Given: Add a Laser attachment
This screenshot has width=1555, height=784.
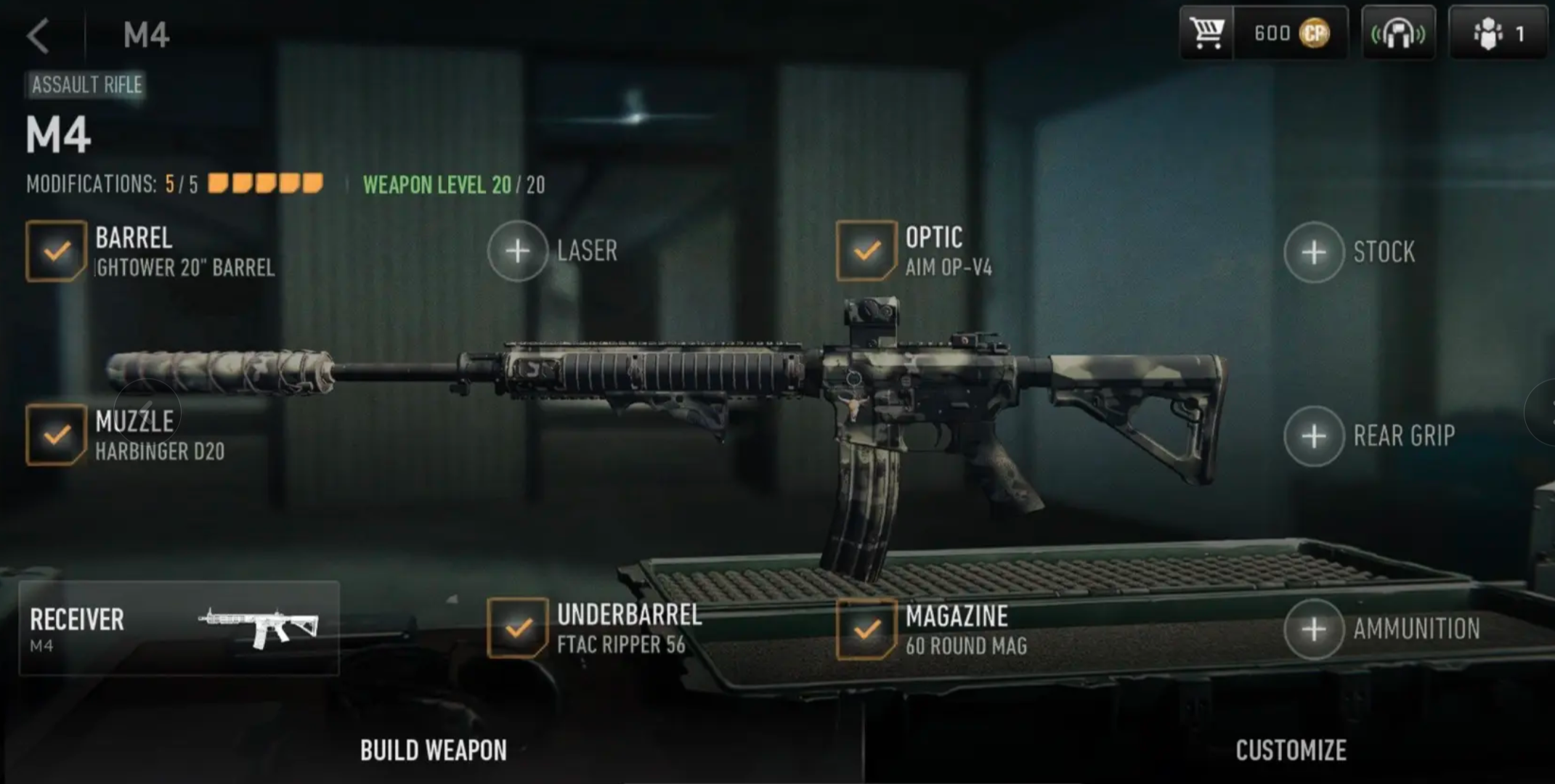Looking at the screenshot, I should point(518,251).
